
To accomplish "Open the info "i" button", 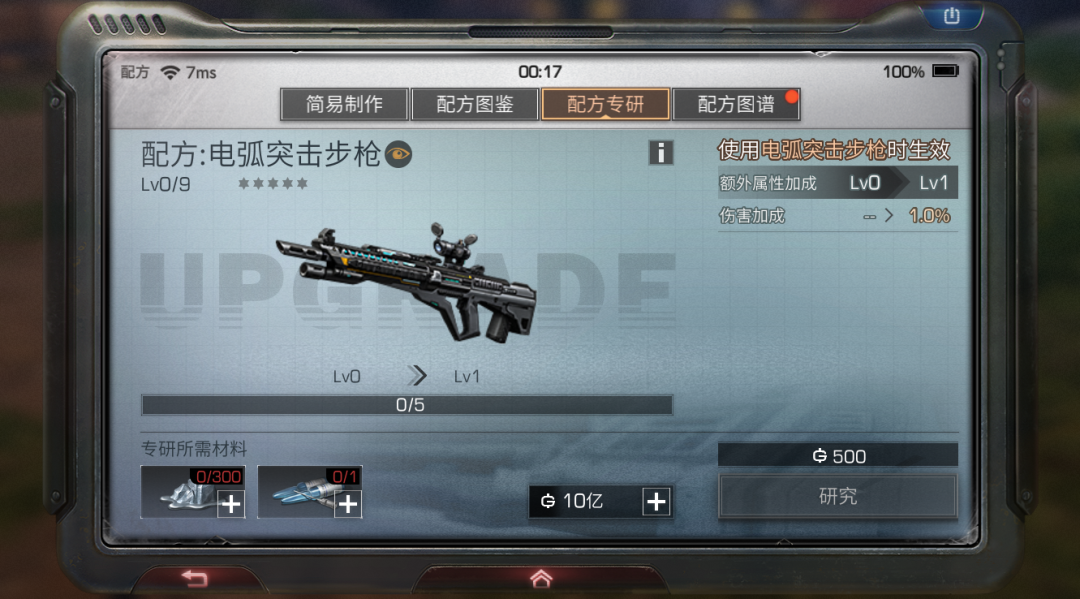I will coord(661,153).
